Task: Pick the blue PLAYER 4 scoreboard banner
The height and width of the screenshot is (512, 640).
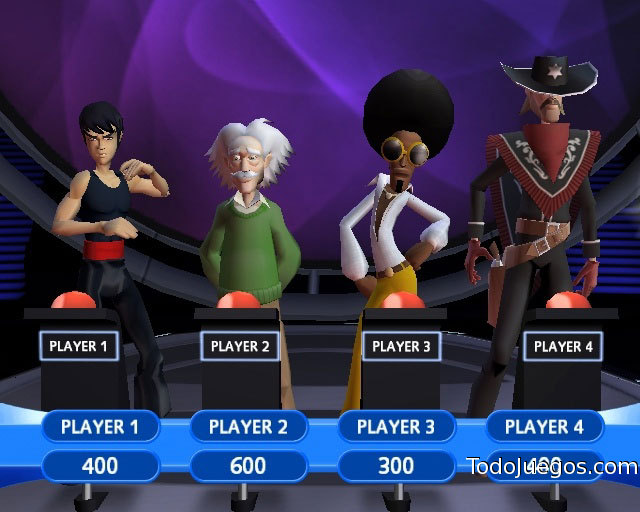Action: coord(544,427)
